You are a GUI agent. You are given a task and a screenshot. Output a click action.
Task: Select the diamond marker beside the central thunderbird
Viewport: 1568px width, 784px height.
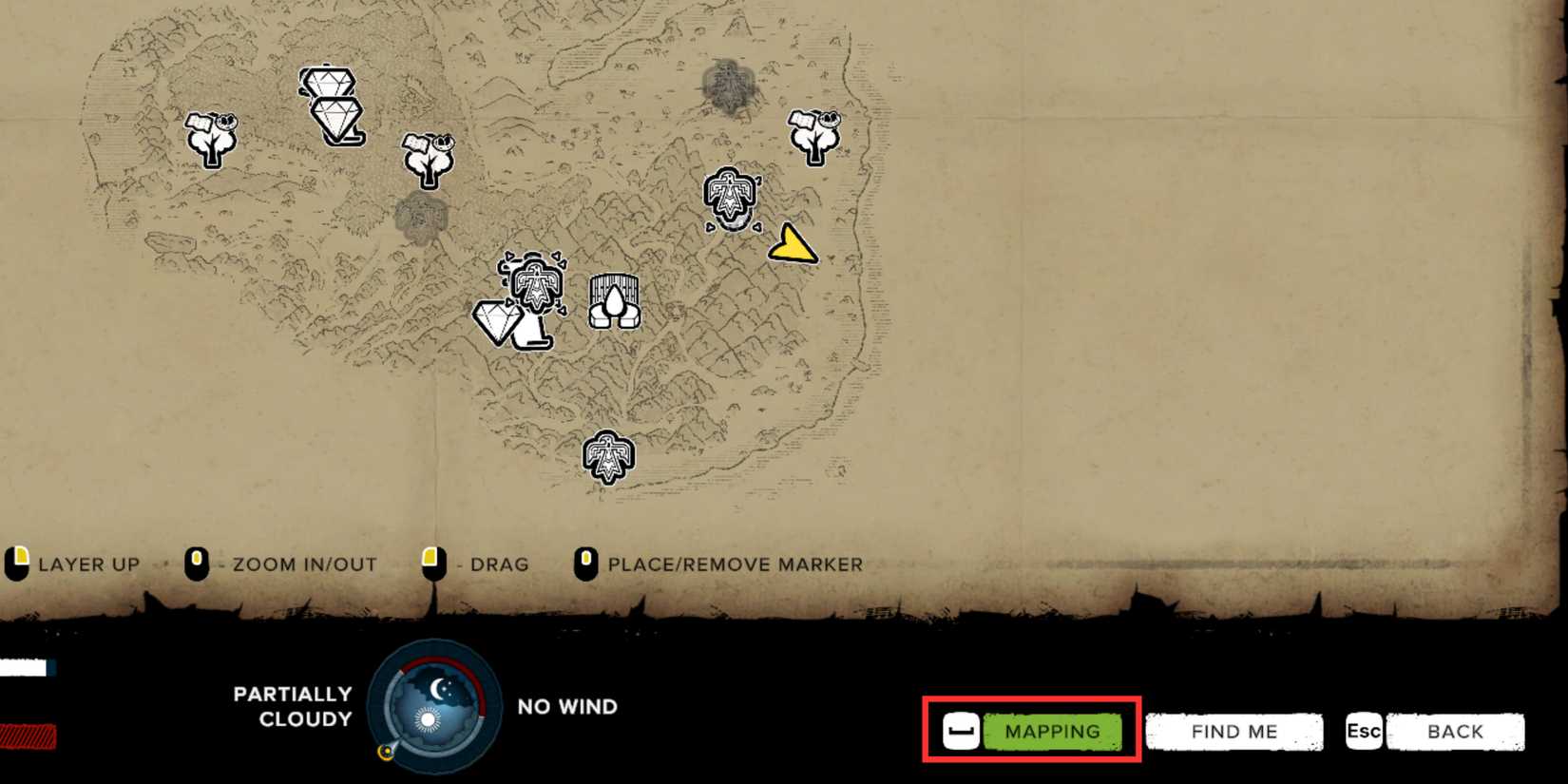point(502,321)
